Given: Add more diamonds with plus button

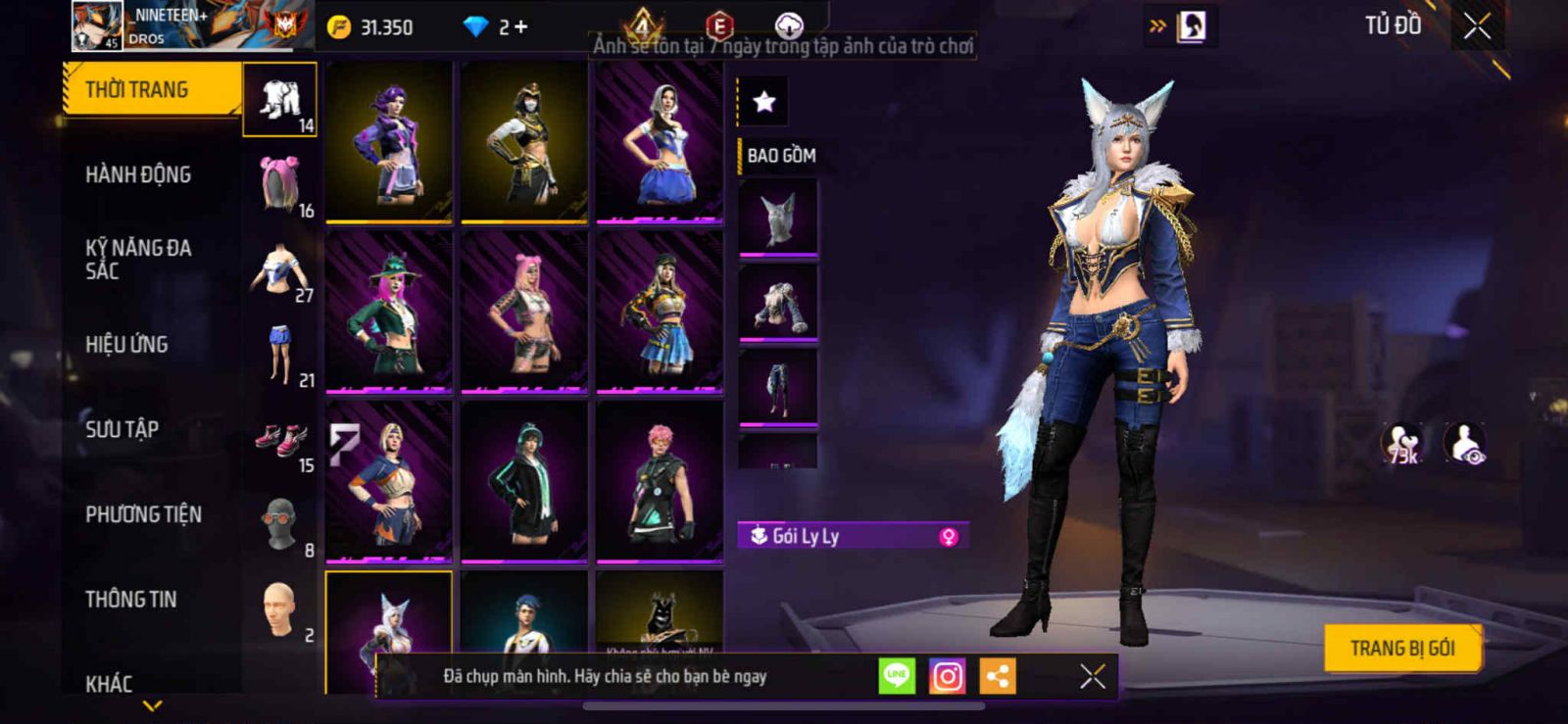Looking at the screenshot, I should [520, 27].
